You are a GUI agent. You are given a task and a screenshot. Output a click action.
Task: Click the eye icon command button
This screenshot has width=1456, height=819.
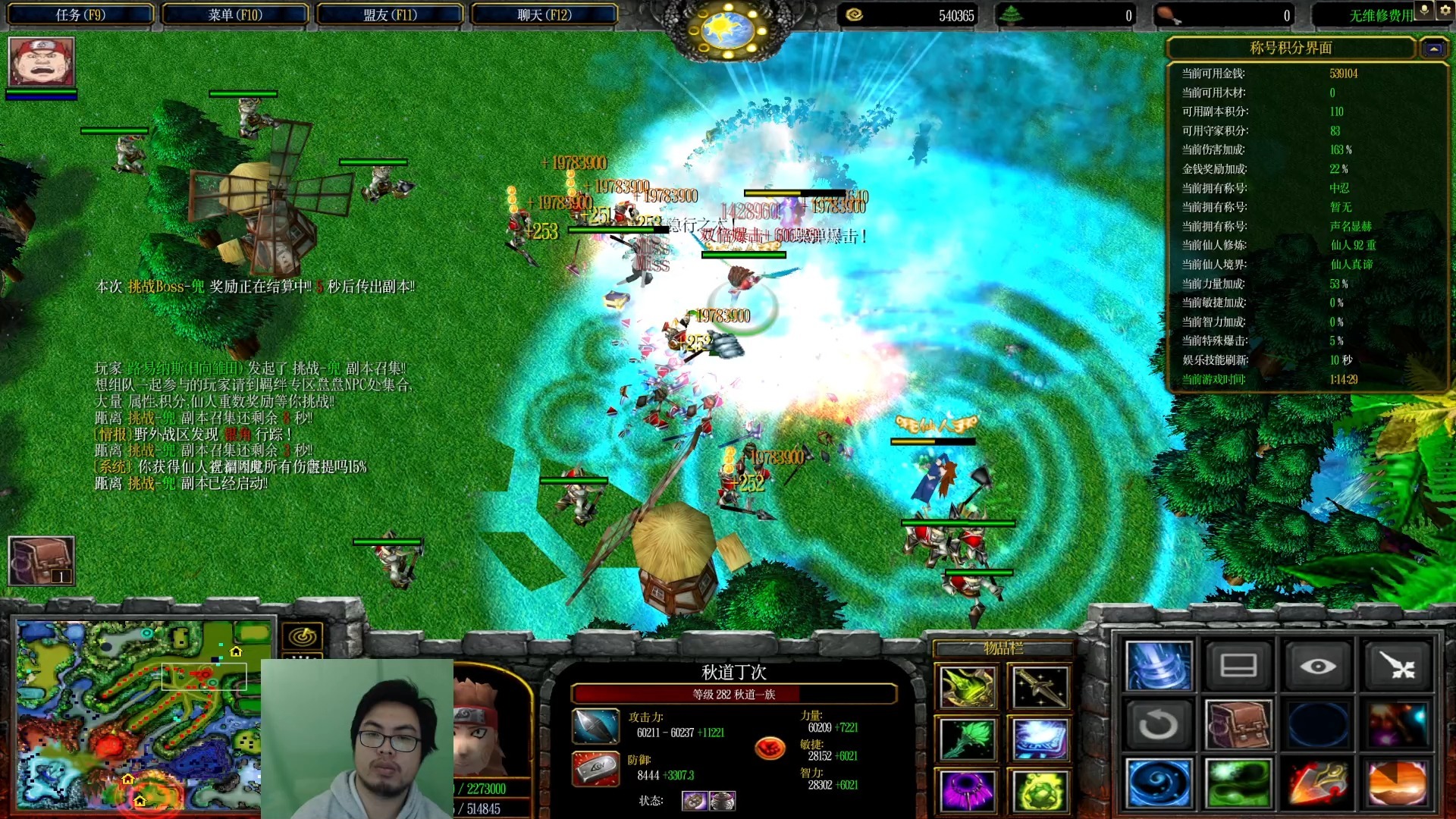1317,666
